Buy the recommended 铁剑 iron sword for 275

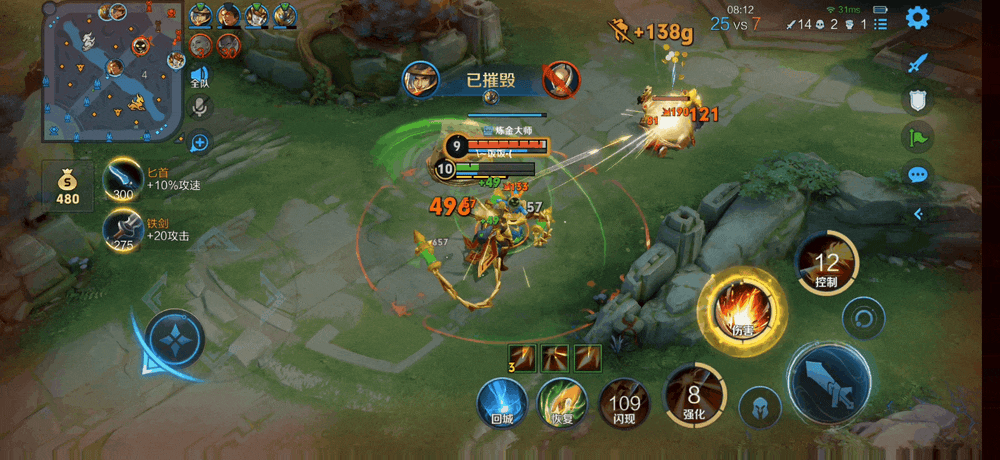[124, 230]
